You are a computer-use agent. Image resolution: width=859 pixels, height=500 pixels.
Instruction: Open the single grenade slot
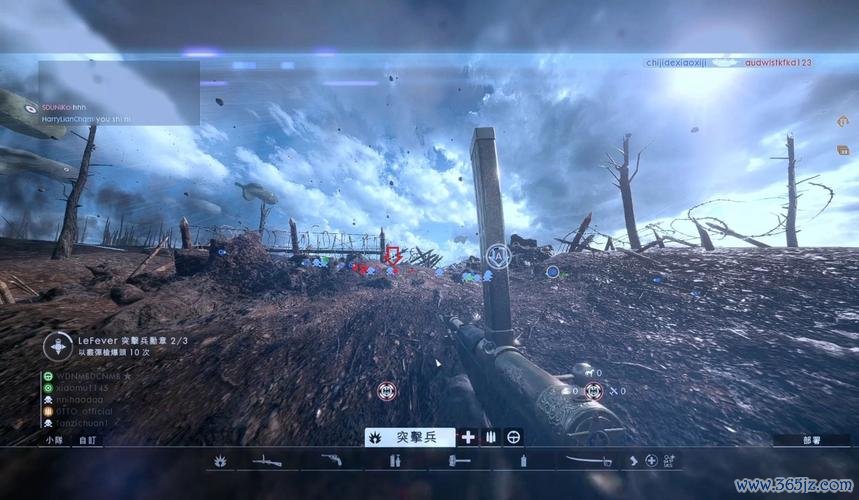coord(522,461)
